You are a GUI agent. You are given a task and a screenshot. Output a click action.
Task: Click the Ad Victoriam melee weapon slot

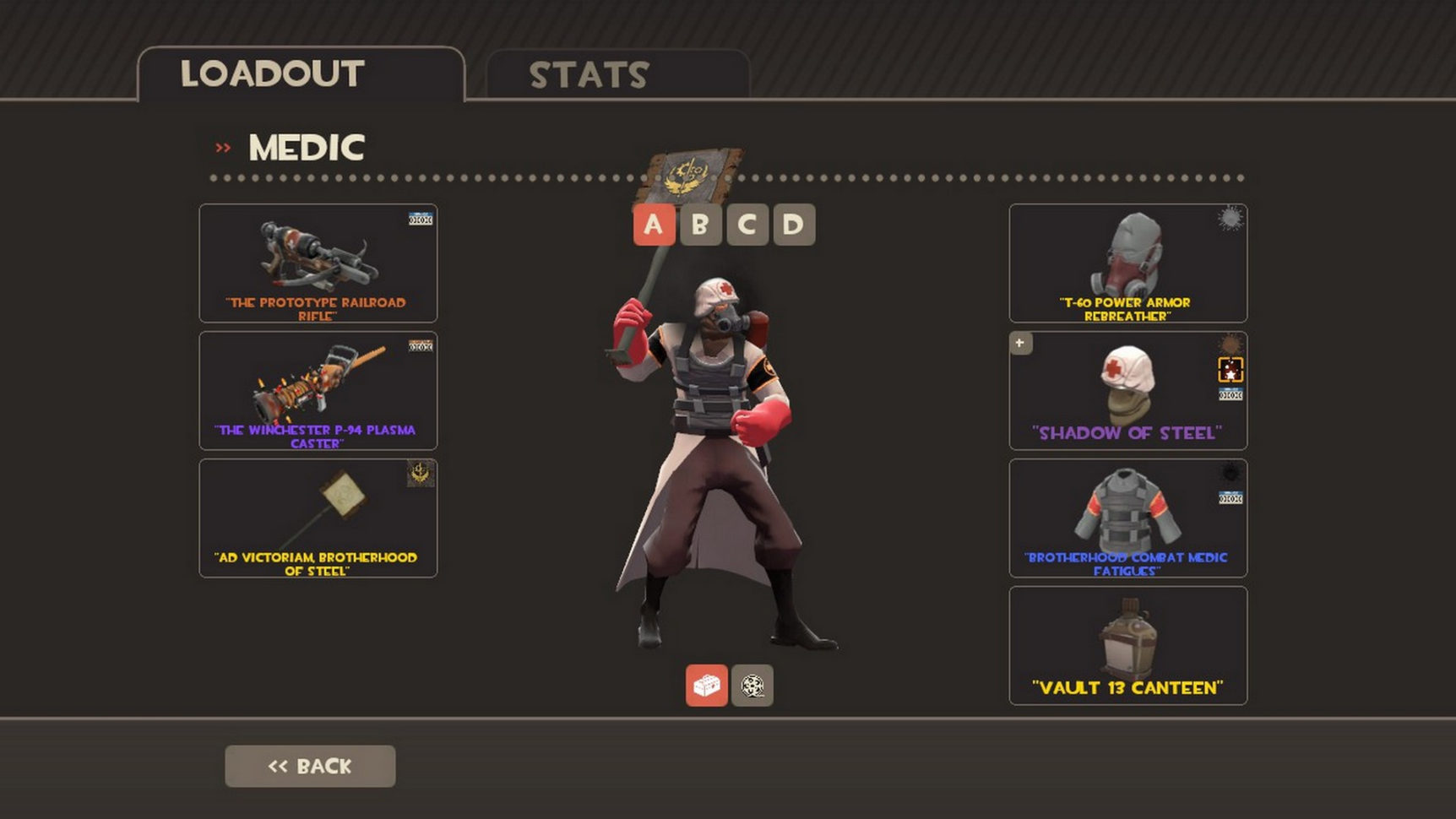coord(318,518)
